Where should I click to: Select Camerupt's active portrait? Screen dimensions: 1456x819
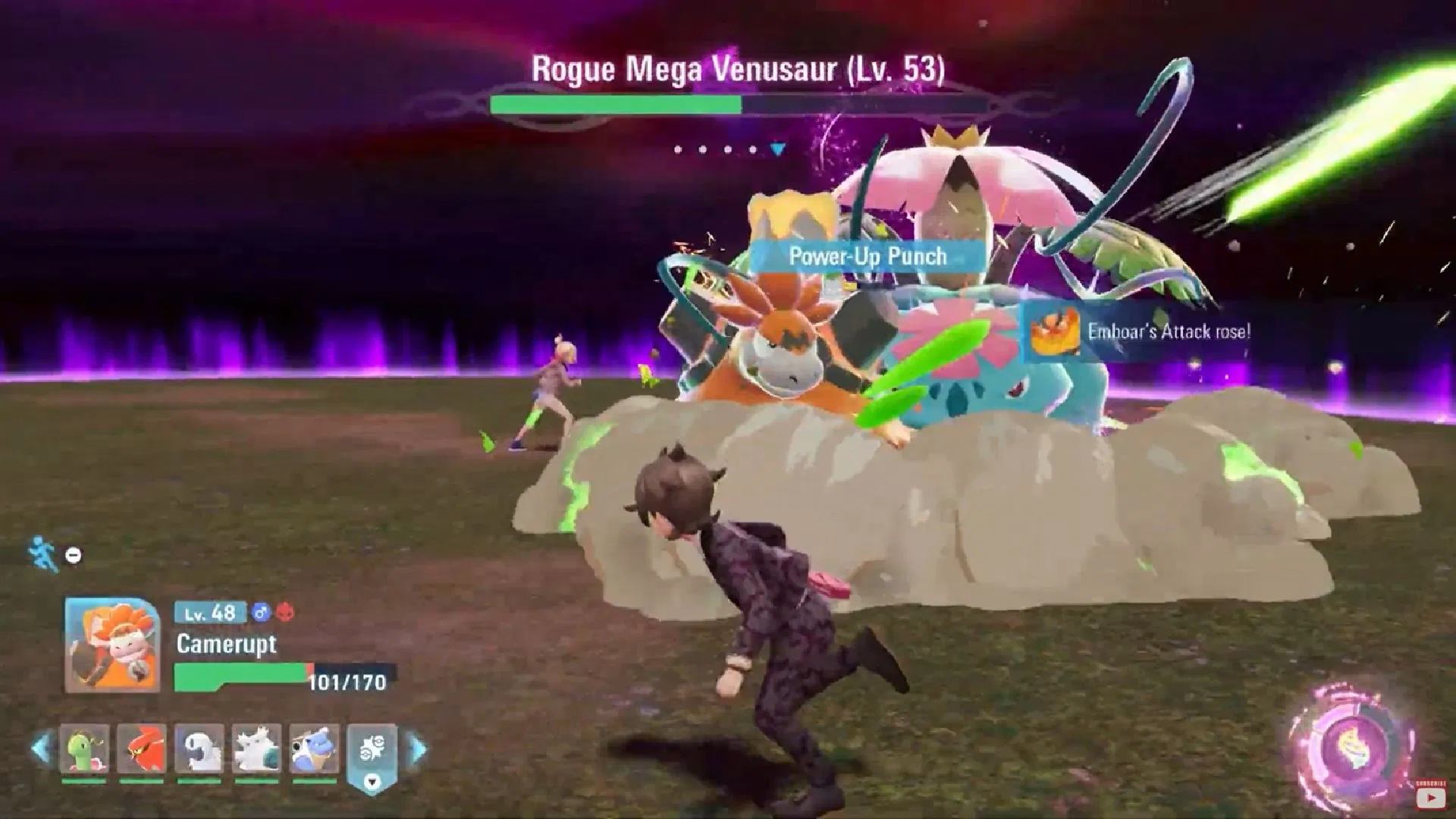[112, 645]
